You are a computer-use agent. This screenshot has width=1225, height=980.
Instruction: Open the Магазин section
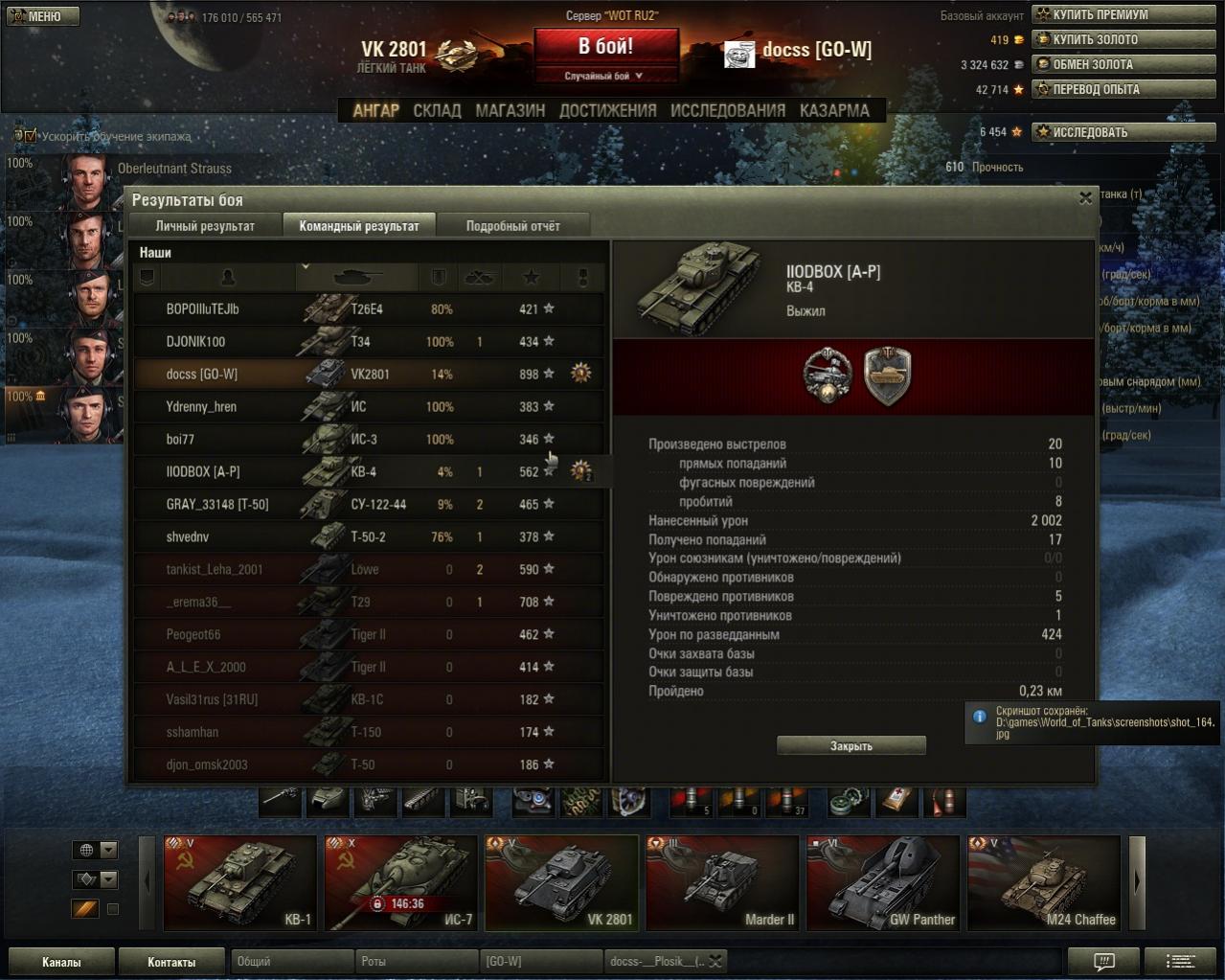pos(510,110)
